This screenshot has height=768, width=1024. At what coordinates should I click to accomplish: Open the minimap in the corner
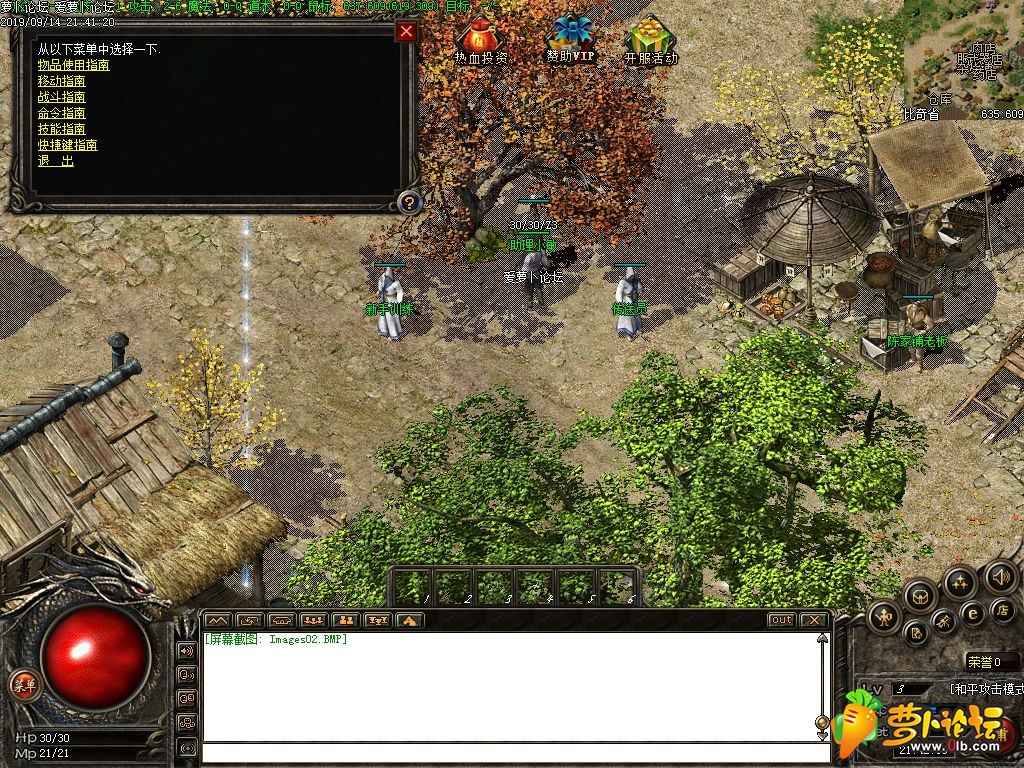click(x=964, y=55)
